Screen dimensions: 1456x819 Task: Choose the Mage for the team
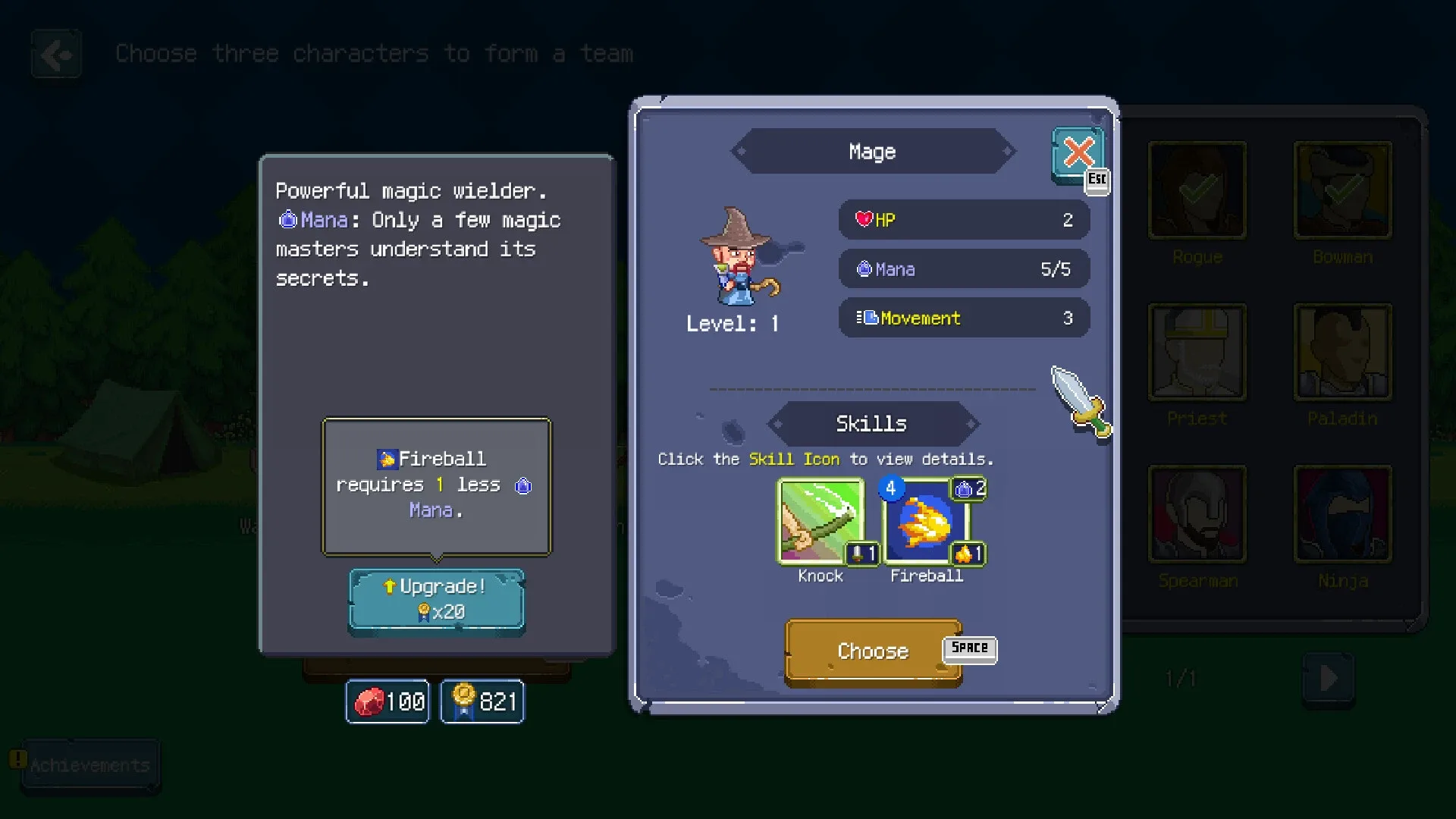click(873, 651)
